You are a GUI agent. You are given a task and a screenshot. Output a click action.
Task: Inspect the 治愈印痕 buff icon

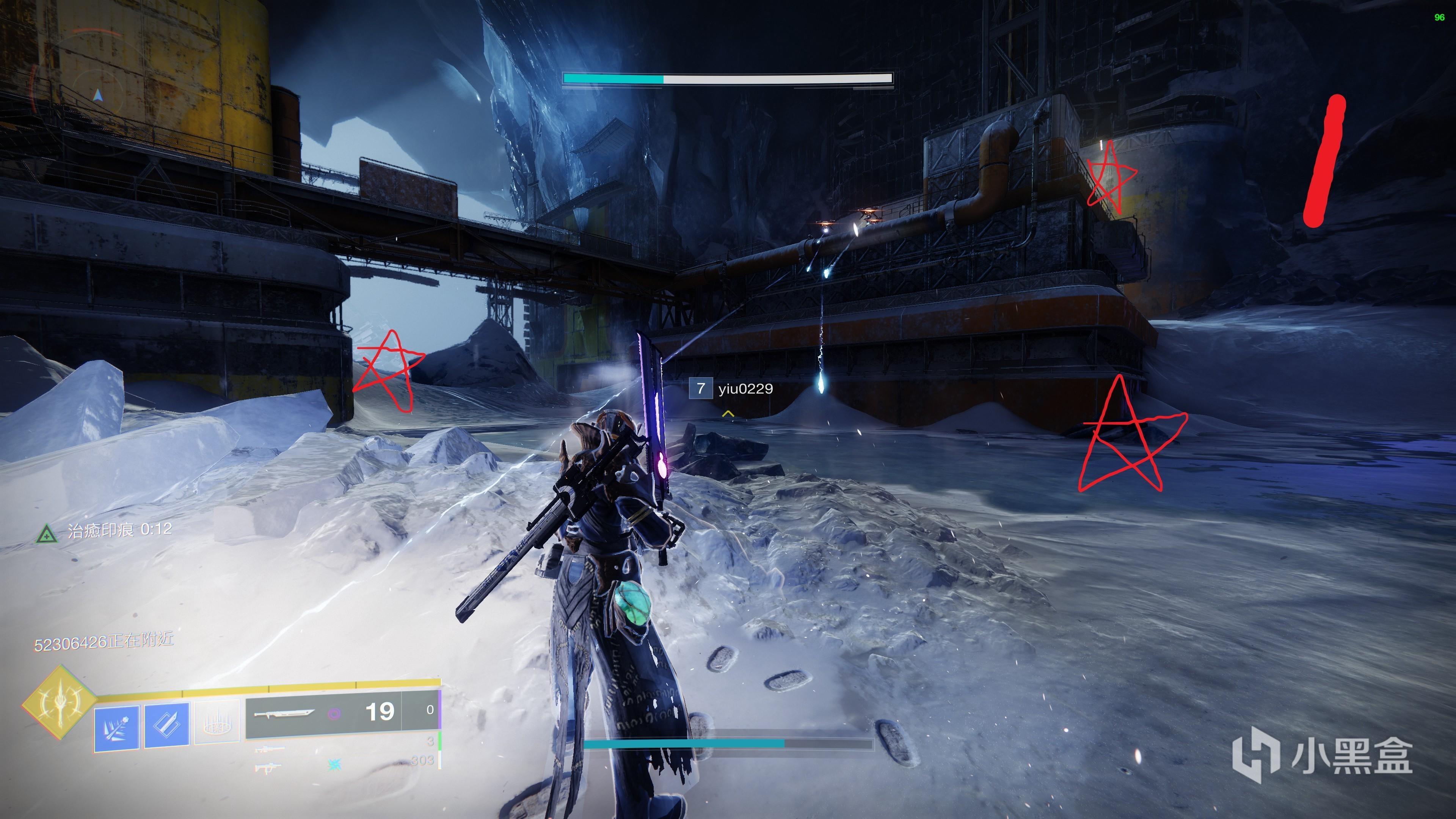46,533
